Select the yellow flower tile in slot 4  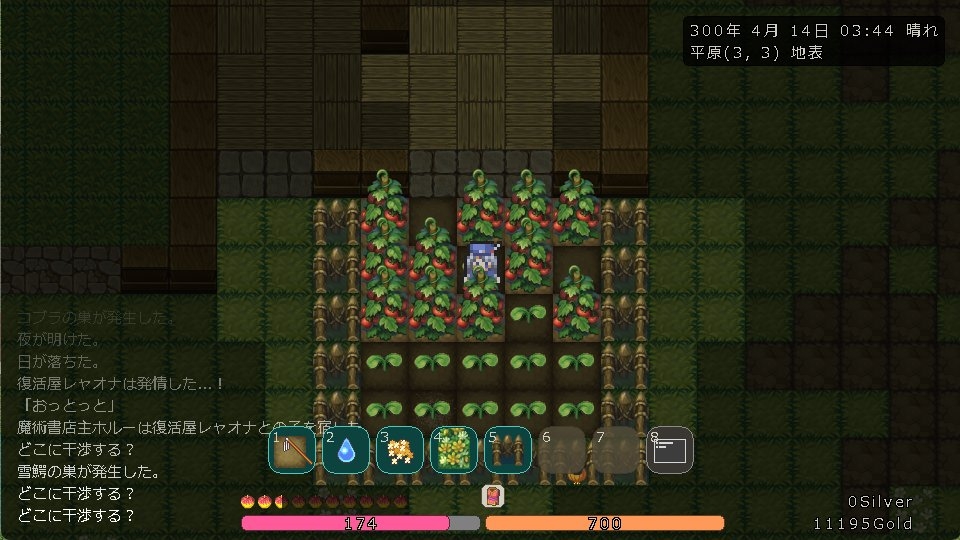[454, 451]
